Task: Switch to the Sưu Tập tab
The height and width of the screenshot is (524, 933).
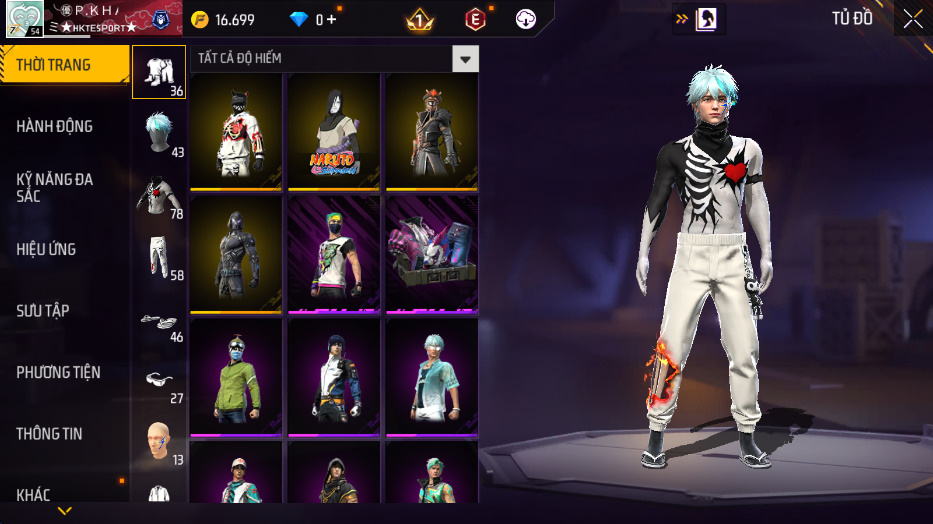Action: [x=43, y=311]
